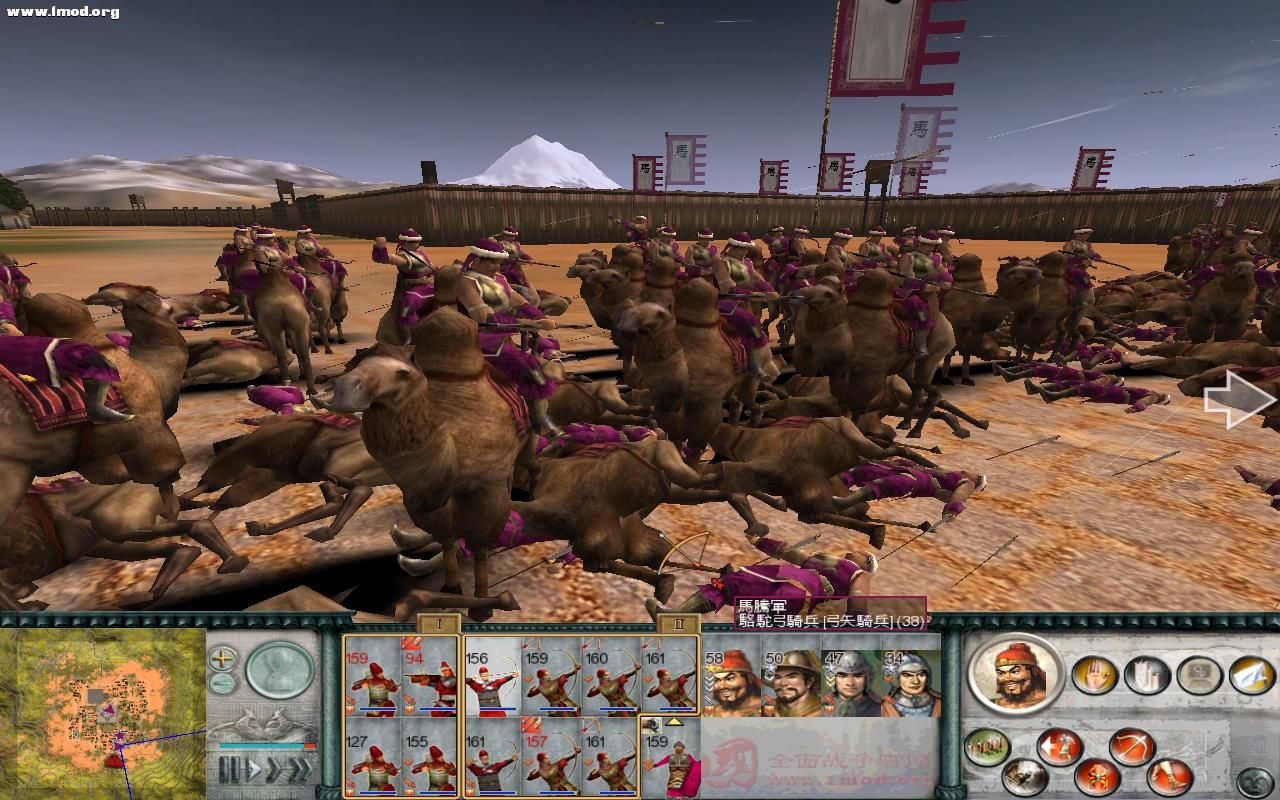Image resolution: width=1280 pixels, height=800 pixels.
Task: Zoom in the minimap with the plus button
Action: click(x=223, y=659)
